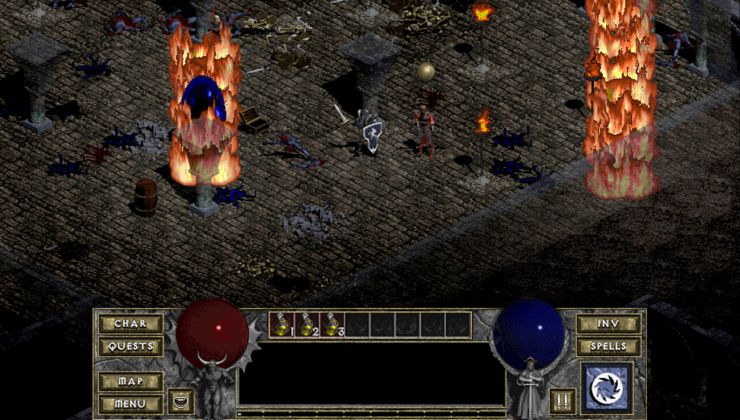The image size is (740, 420).
Task: Use the potion in belt slot 3
Action: pos(333,324)
